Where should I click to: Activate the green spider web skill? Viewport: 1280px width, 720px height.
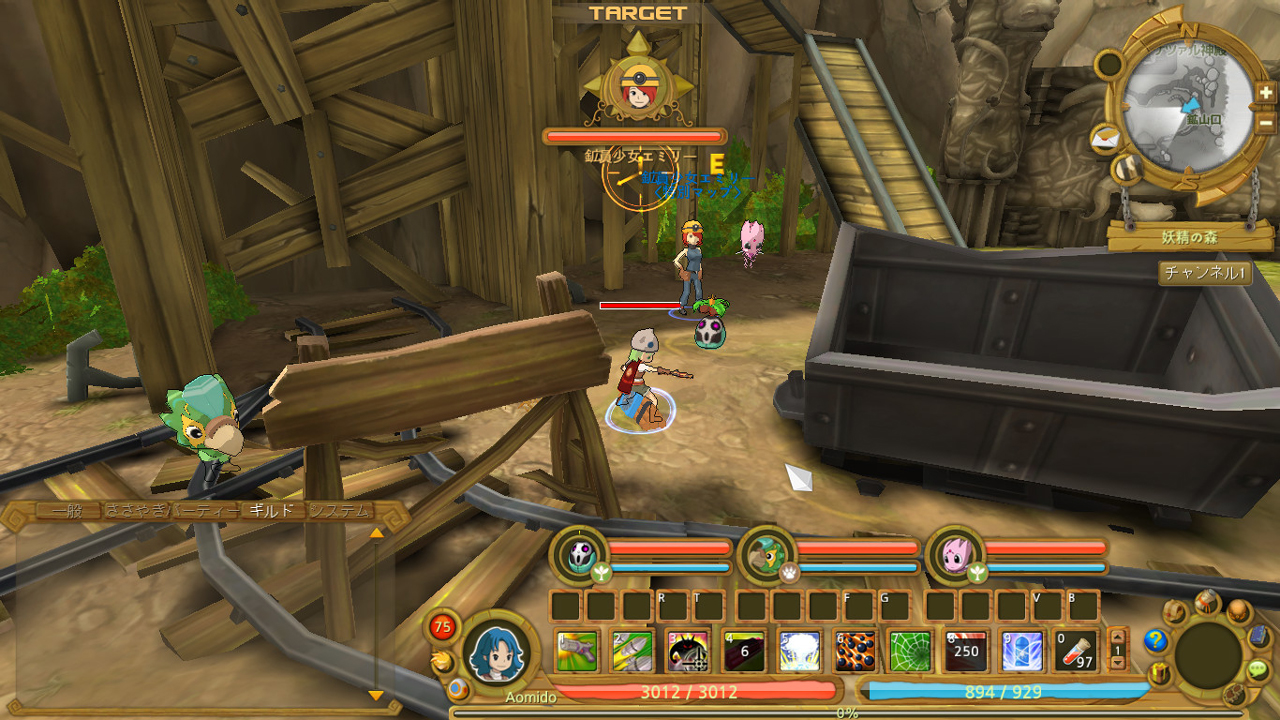coord(910,651)
